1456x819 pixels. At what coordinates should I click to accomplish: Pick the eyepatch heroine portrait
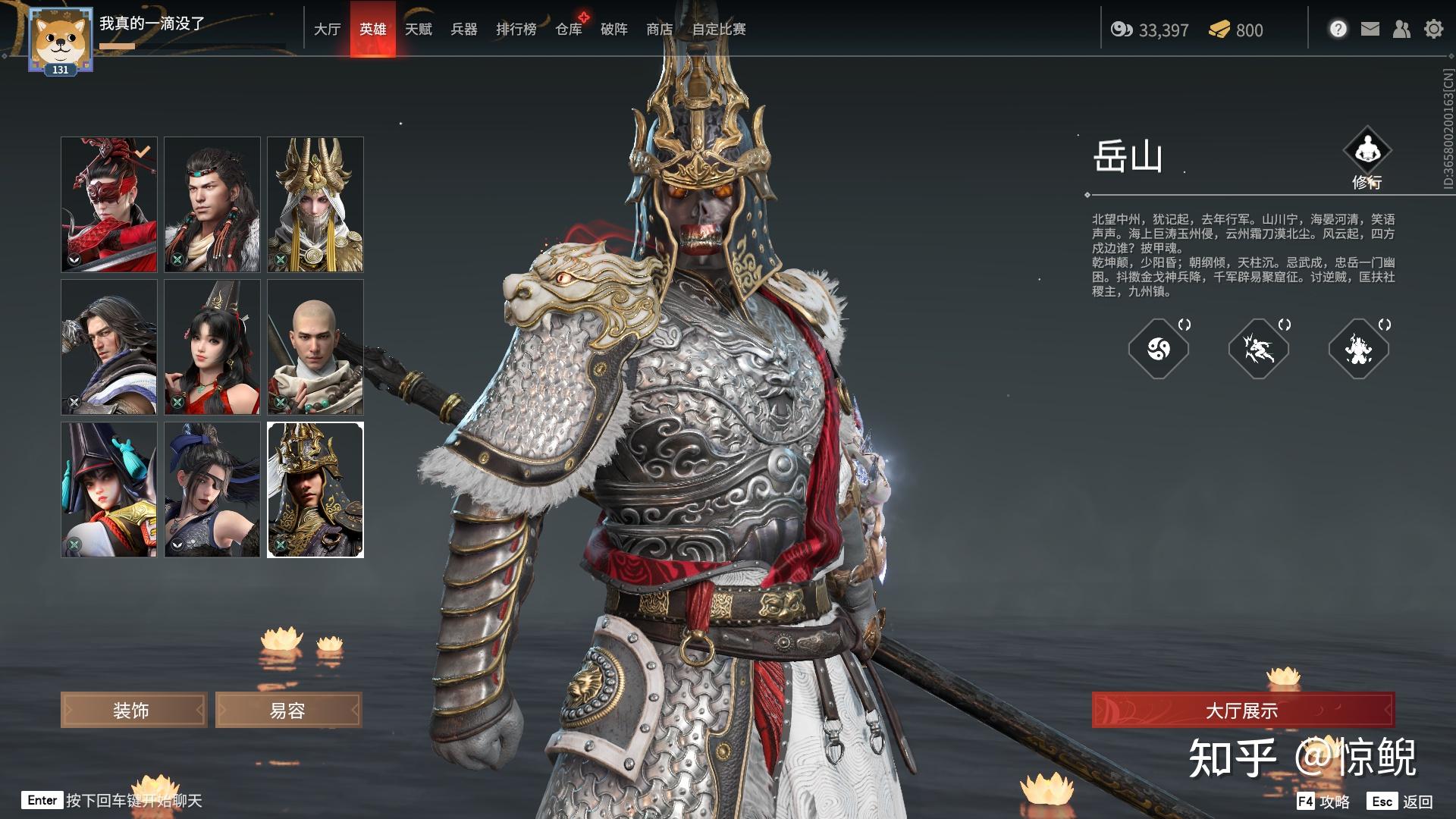click(212, 489)
